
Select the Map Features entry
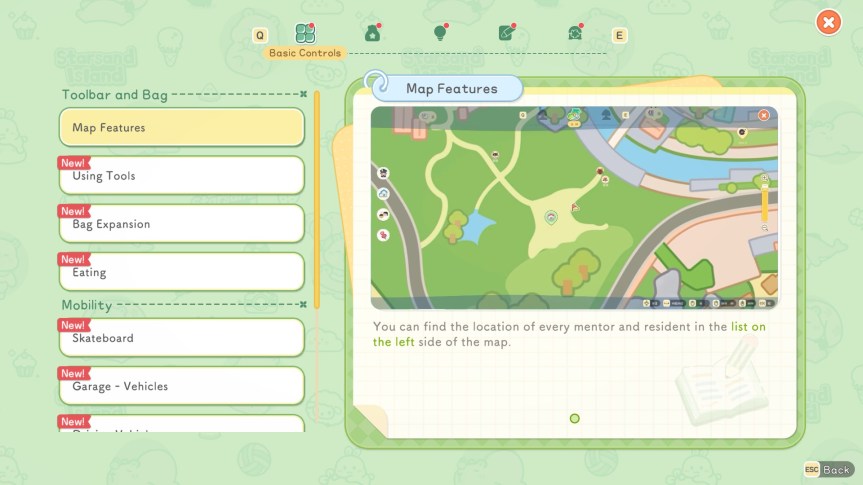pos(181,128)
